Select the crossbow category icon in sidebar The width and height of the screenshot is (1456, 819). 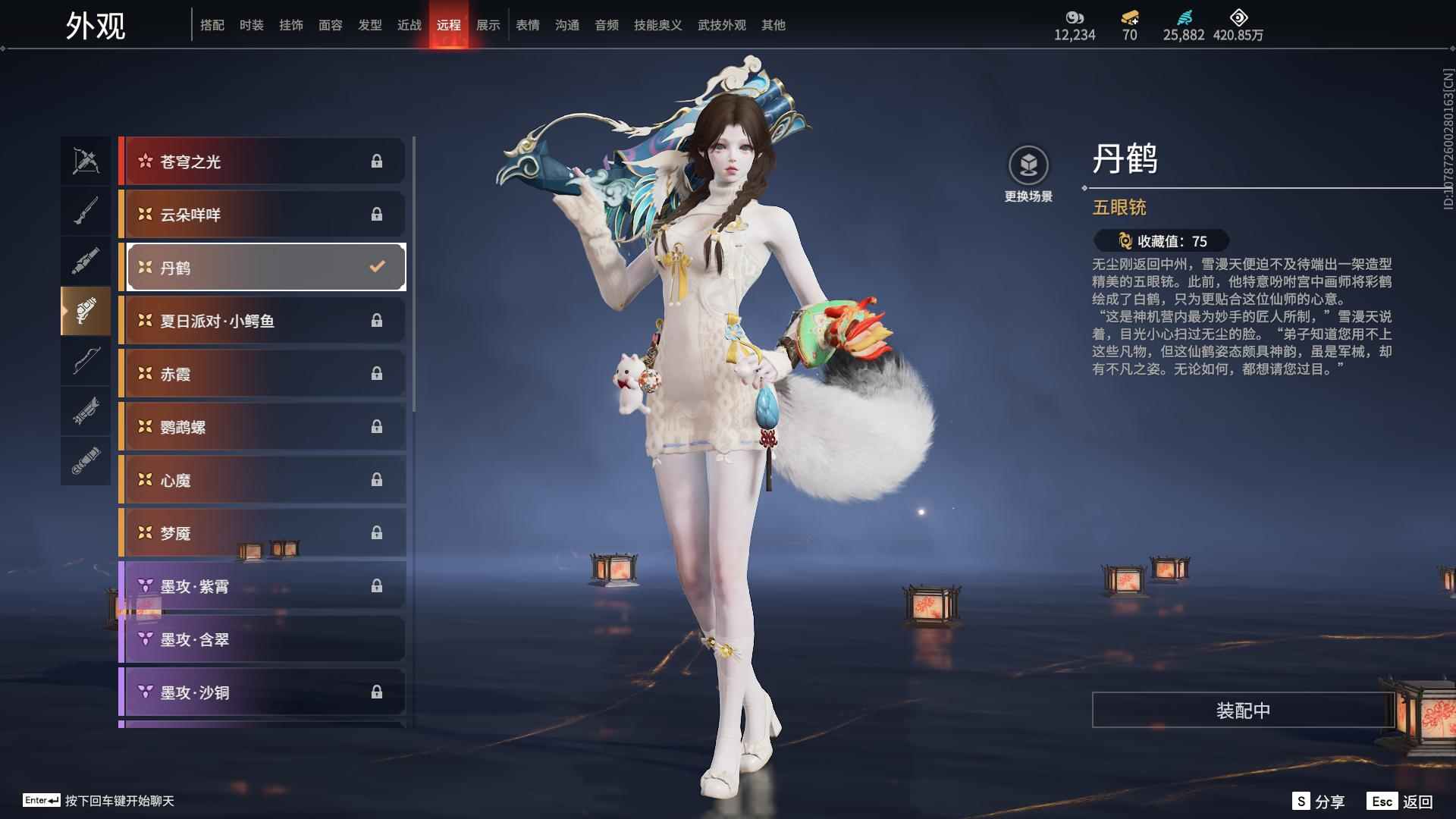86,160
